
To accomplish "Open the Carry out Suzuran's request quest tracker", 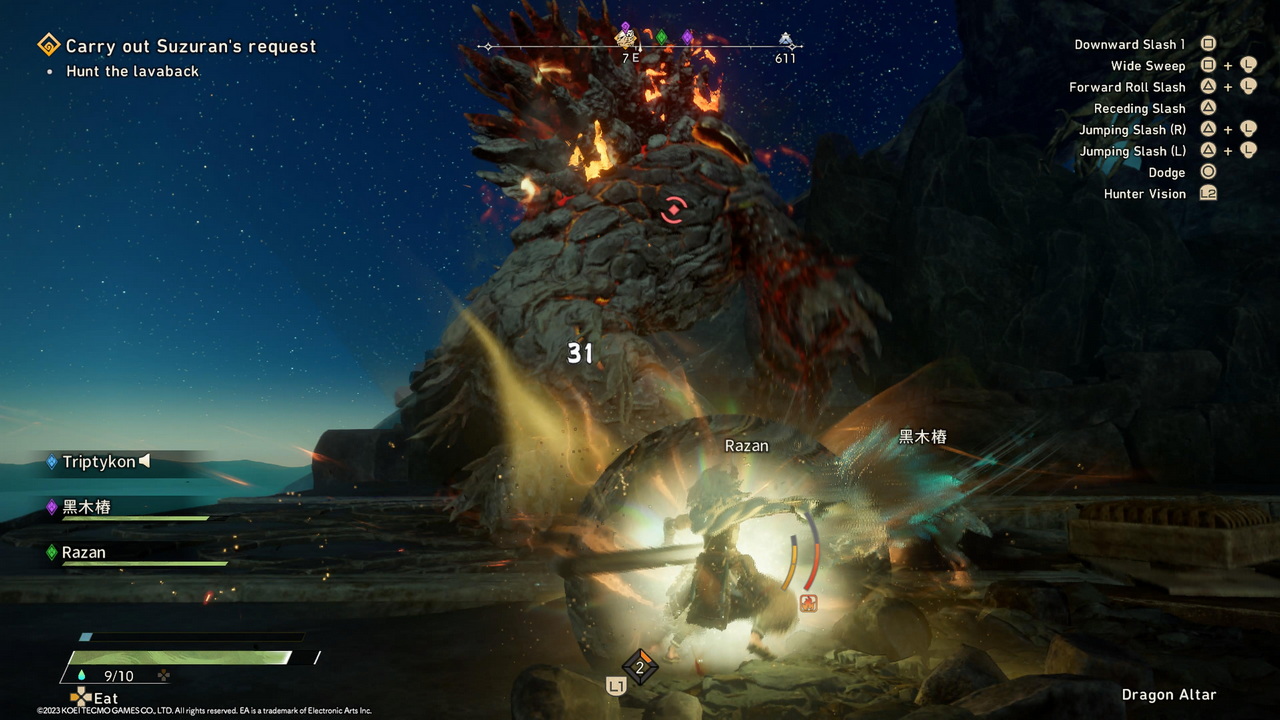I will [x=190, y=46].
